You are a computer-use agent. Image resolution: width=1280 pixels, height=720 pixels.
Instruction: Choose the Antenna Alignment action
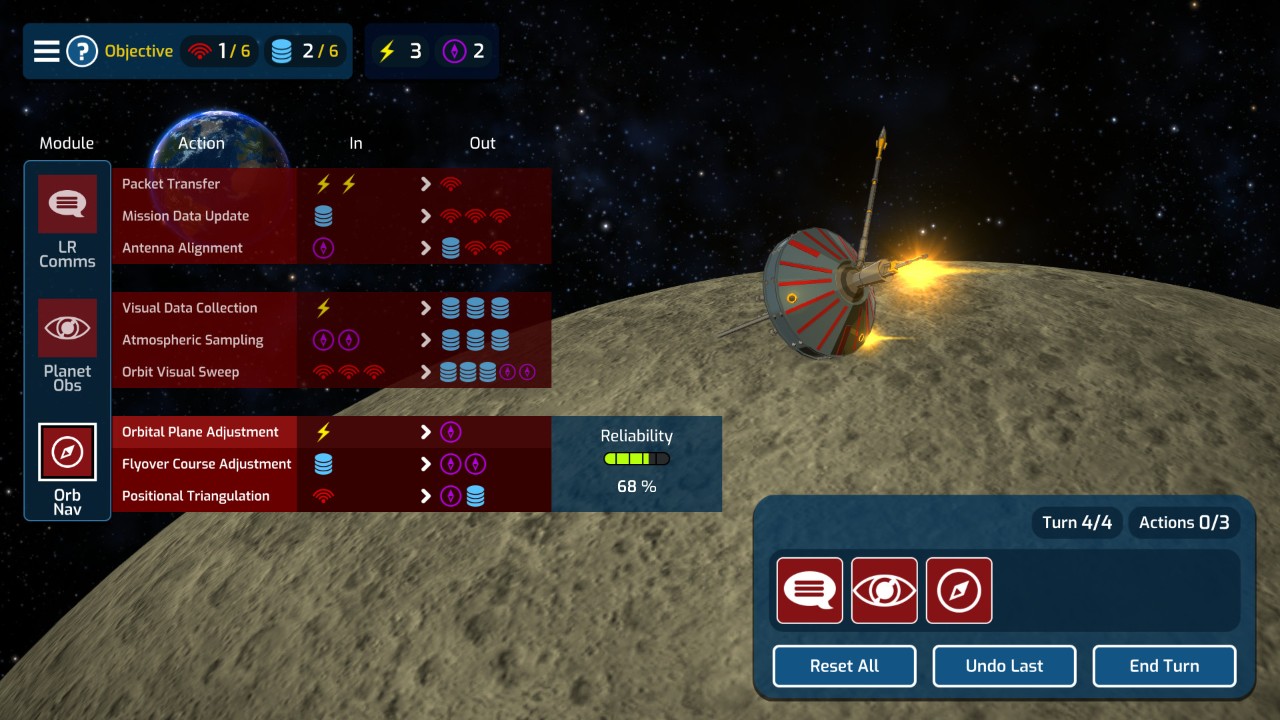pyautogui.click(x=182, y=248)
